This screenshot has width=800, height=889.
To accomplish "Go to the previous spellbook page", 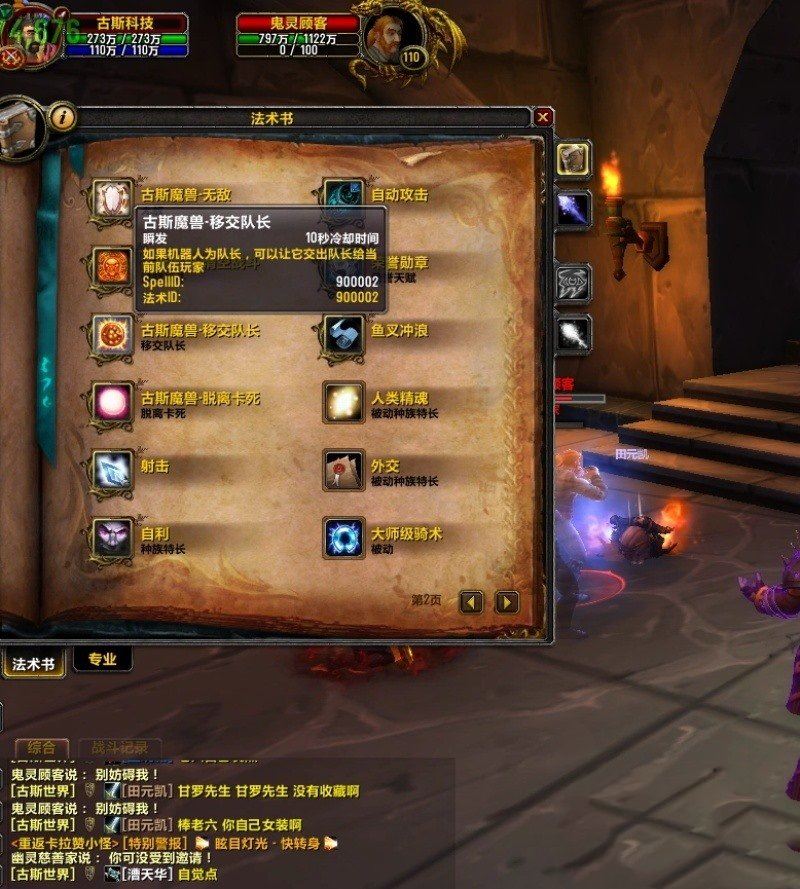I will [472, 601].
